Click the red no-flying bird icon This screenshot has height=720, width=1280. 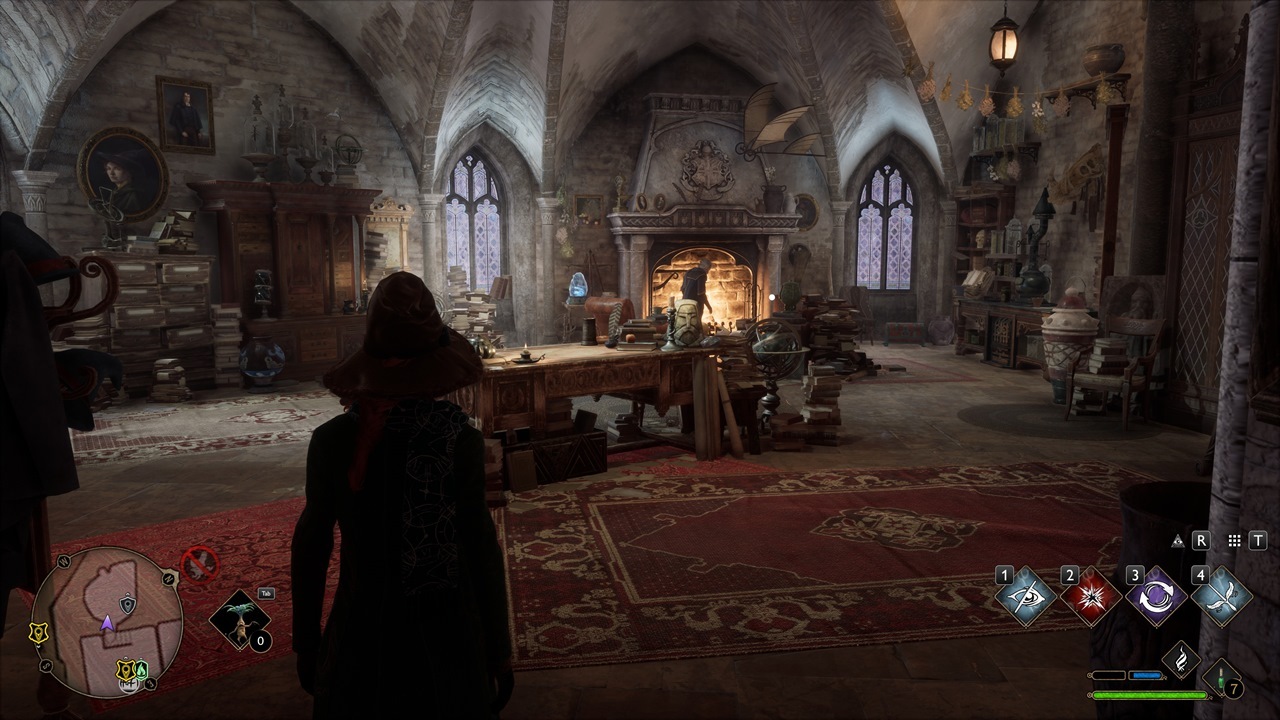199,564
